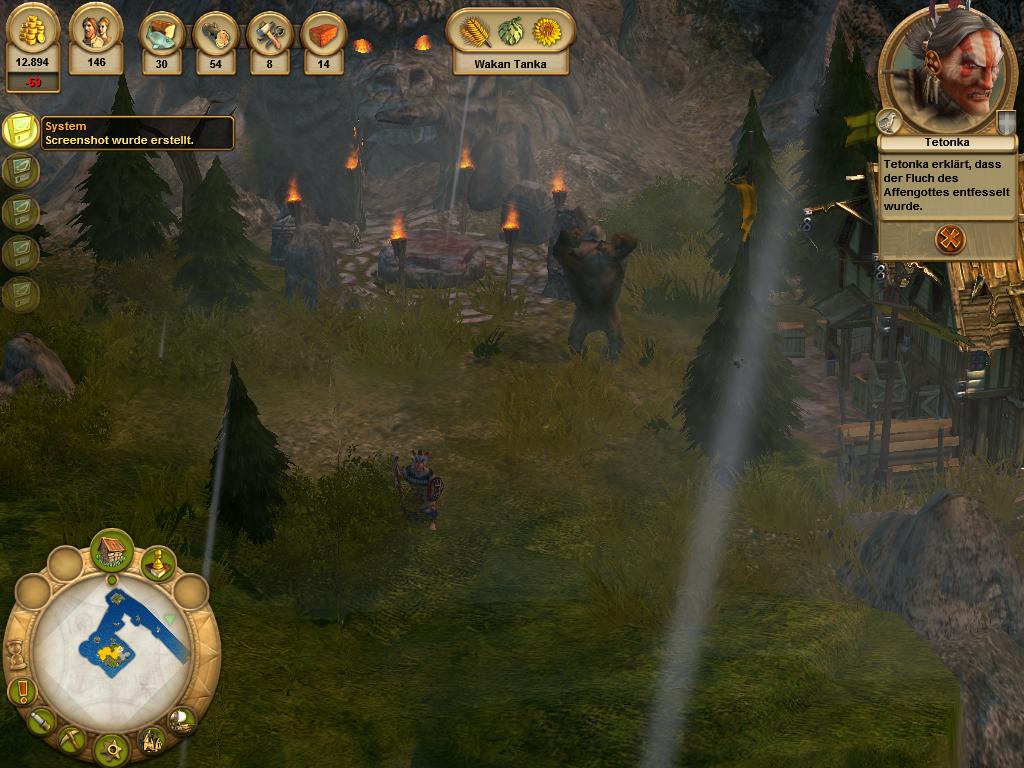Click the ship icon beside the minimap
Image resolution: width=1024 pixels, height=768 pixels.
[181, 719]
